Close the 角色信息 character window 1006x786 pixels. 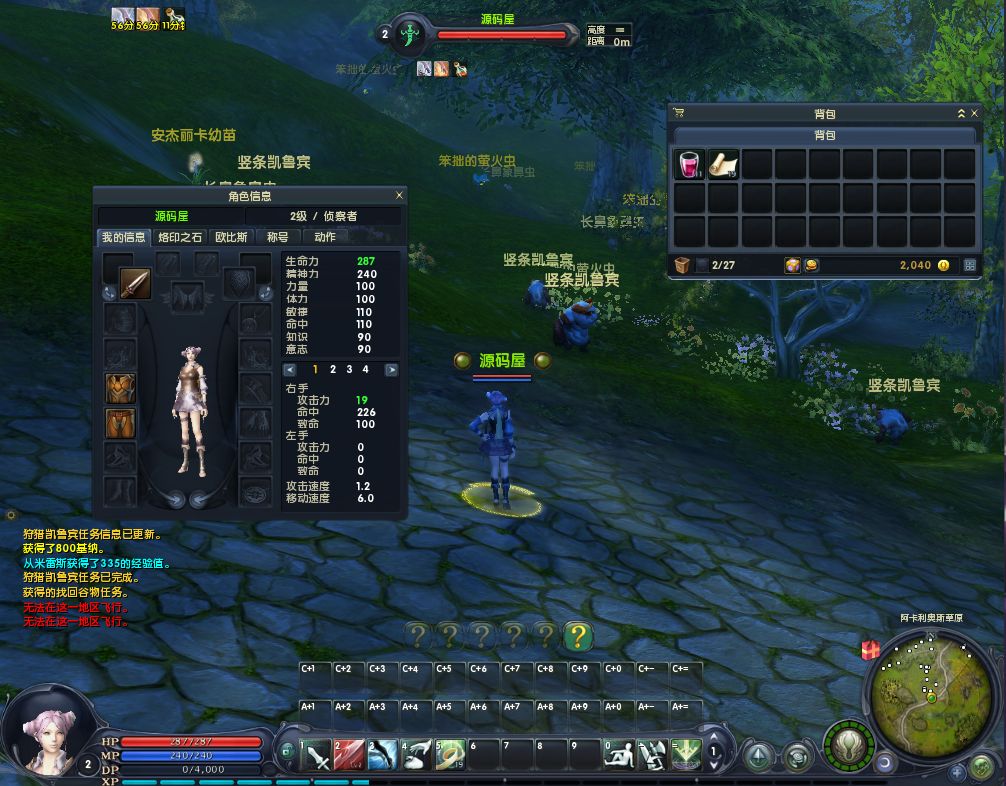click(399, 196)
